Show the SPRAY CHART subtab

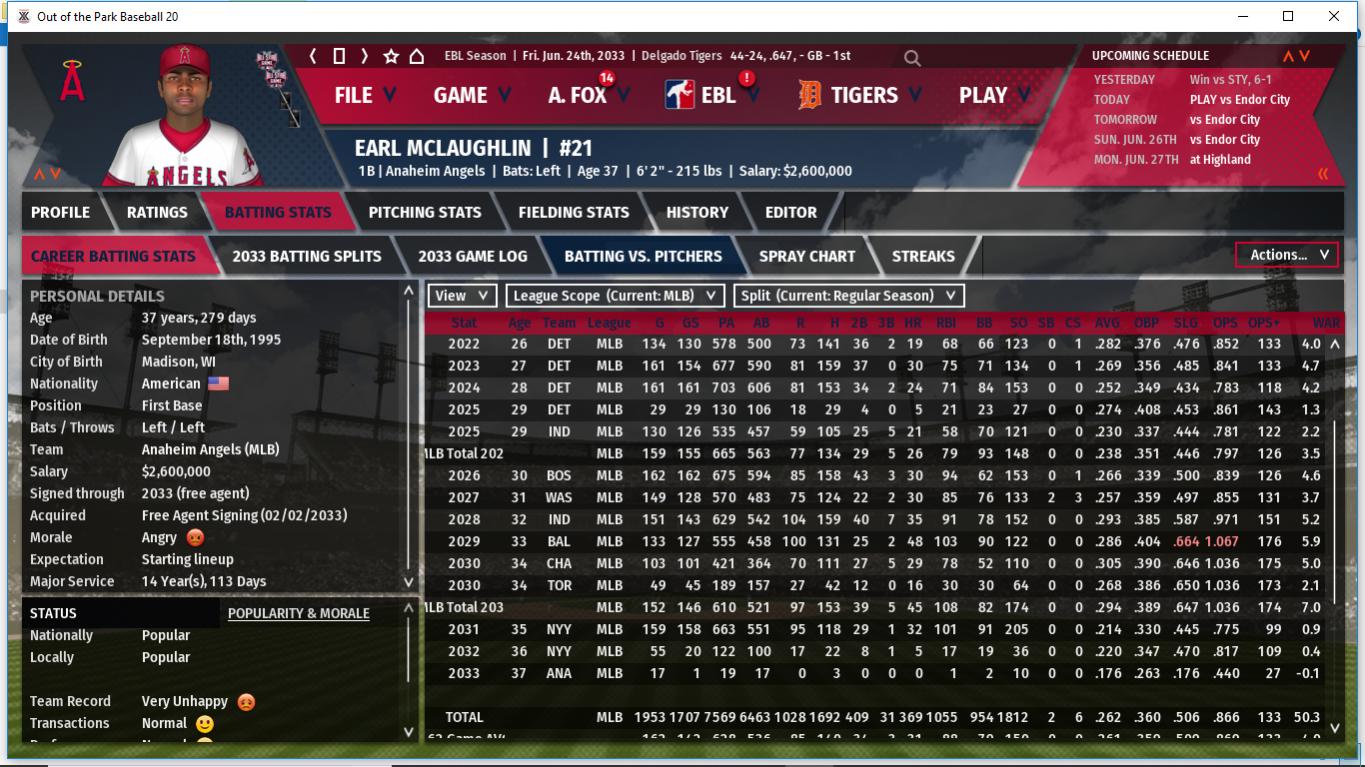[x=807, y=256]
